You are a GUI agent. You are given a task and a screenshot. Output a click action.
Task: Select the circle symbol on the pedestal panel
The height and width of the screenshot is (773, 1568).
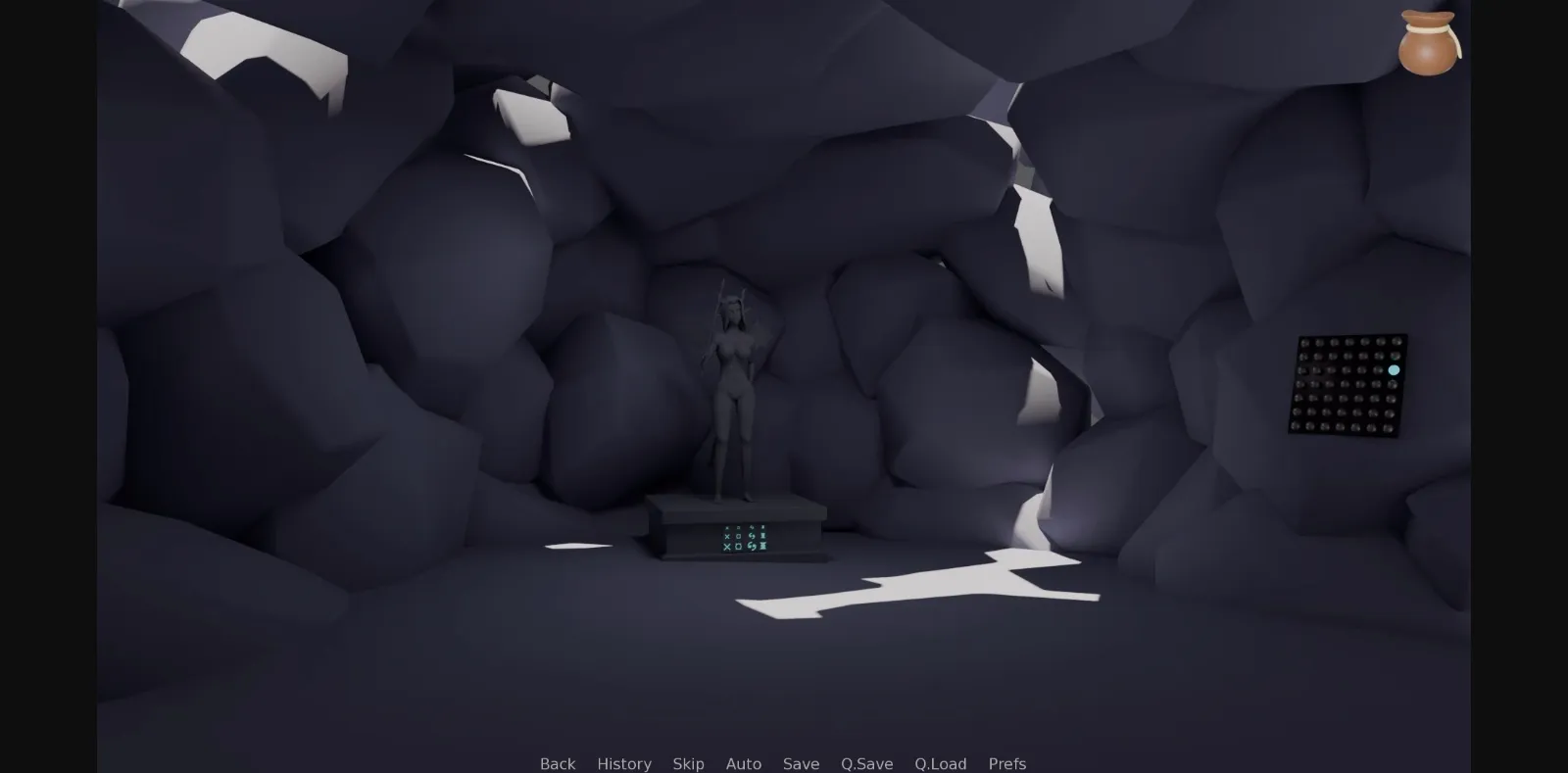click(x=739, y=536)
